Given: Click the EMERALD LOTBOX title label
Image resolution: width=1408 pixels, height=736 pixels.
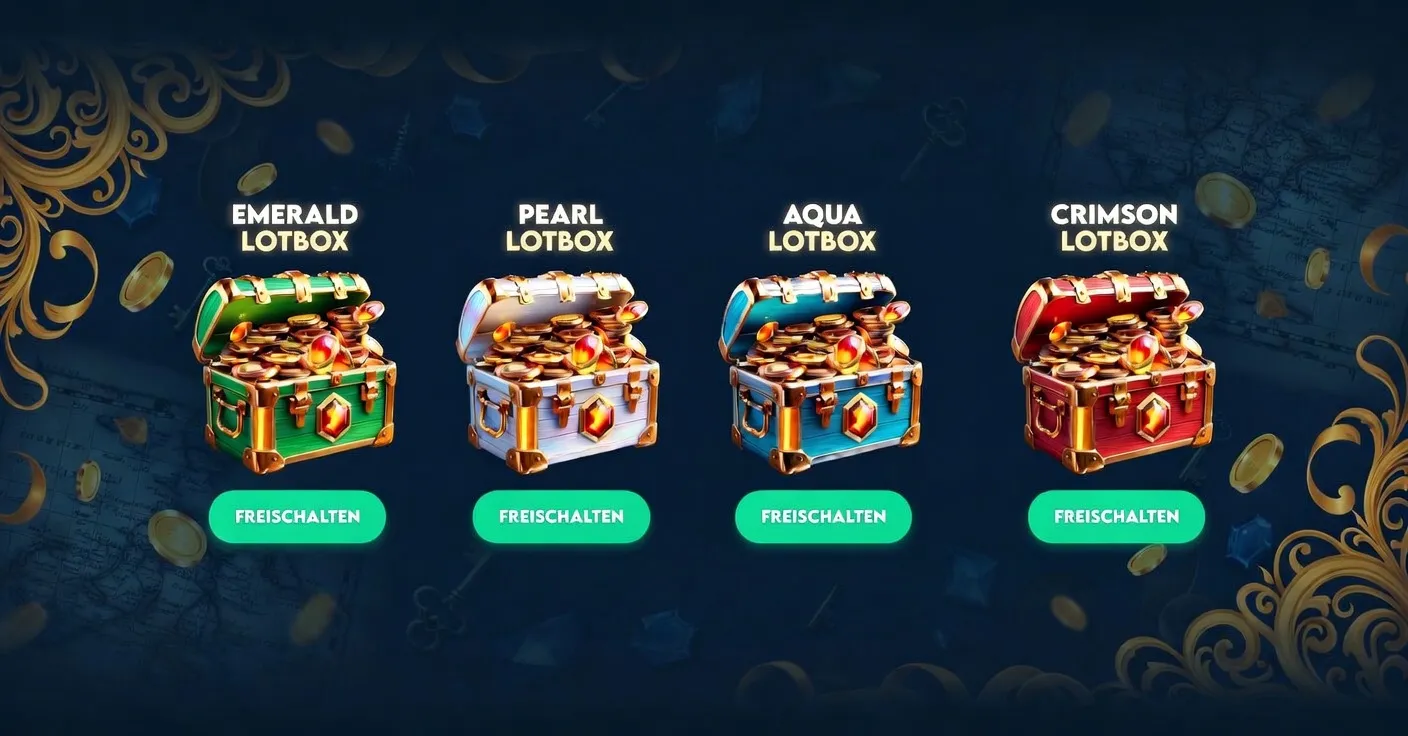Looking at the screenshot, I should pos(296,226).
